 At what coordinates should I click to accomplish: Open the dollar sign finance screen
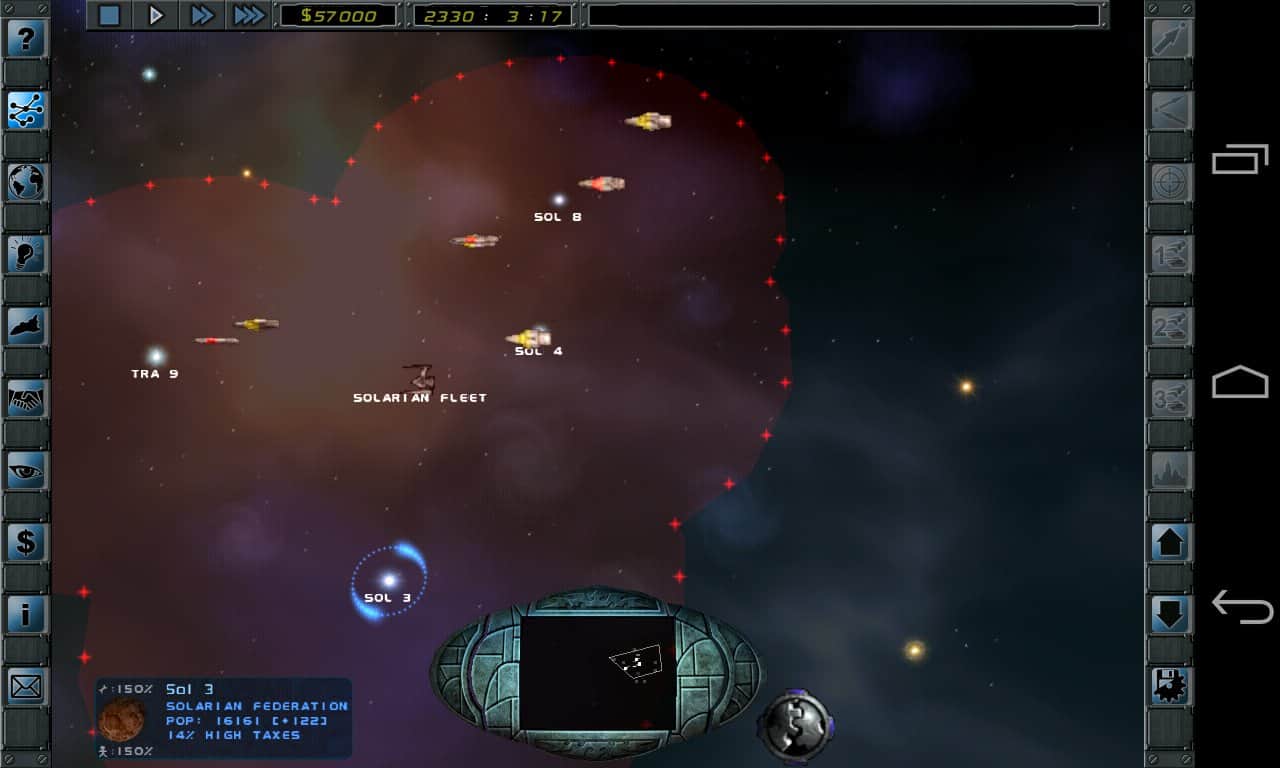click(x=27, y=542)
